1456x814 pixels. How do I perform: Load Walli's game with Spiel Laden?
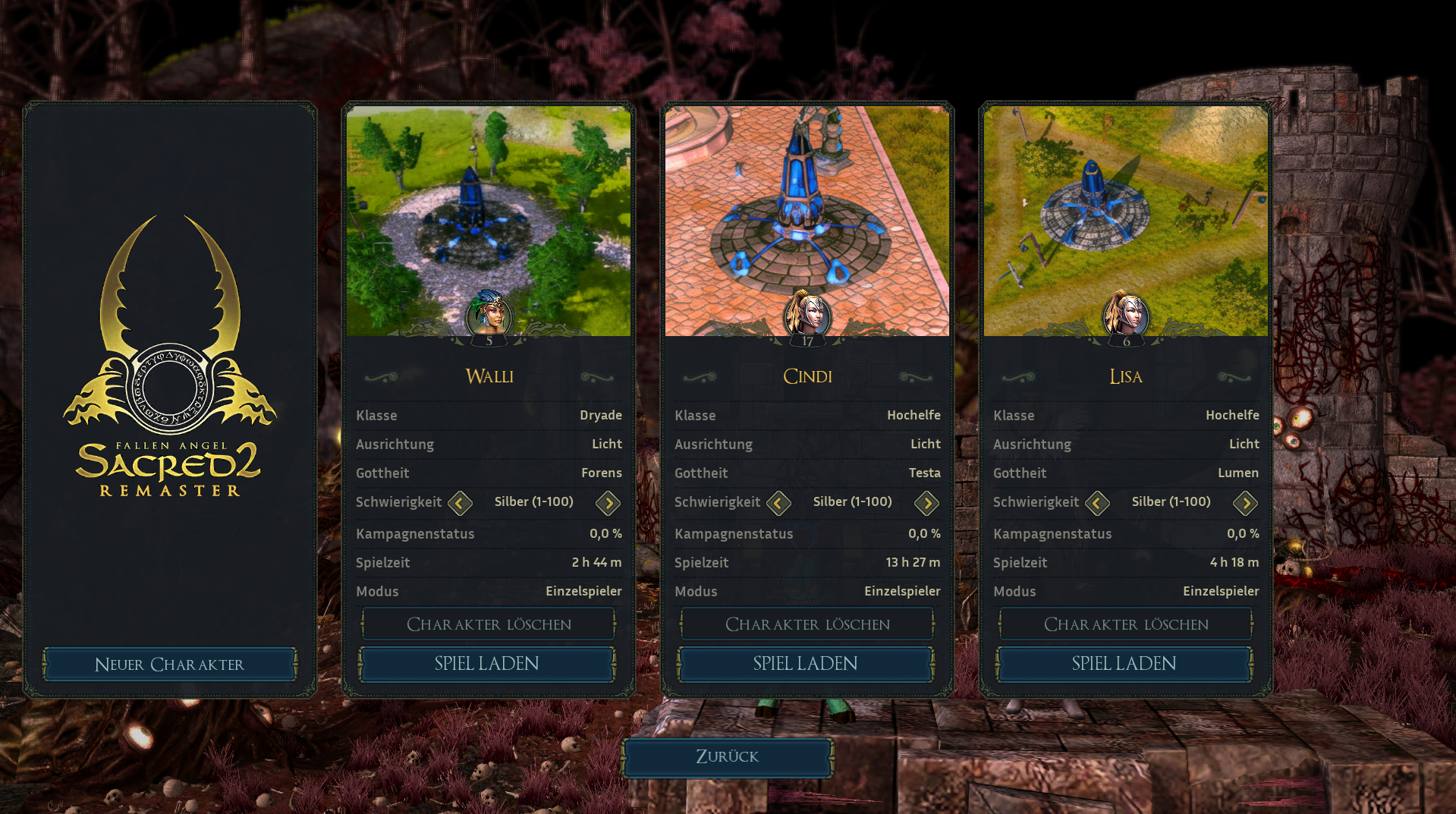487,664
